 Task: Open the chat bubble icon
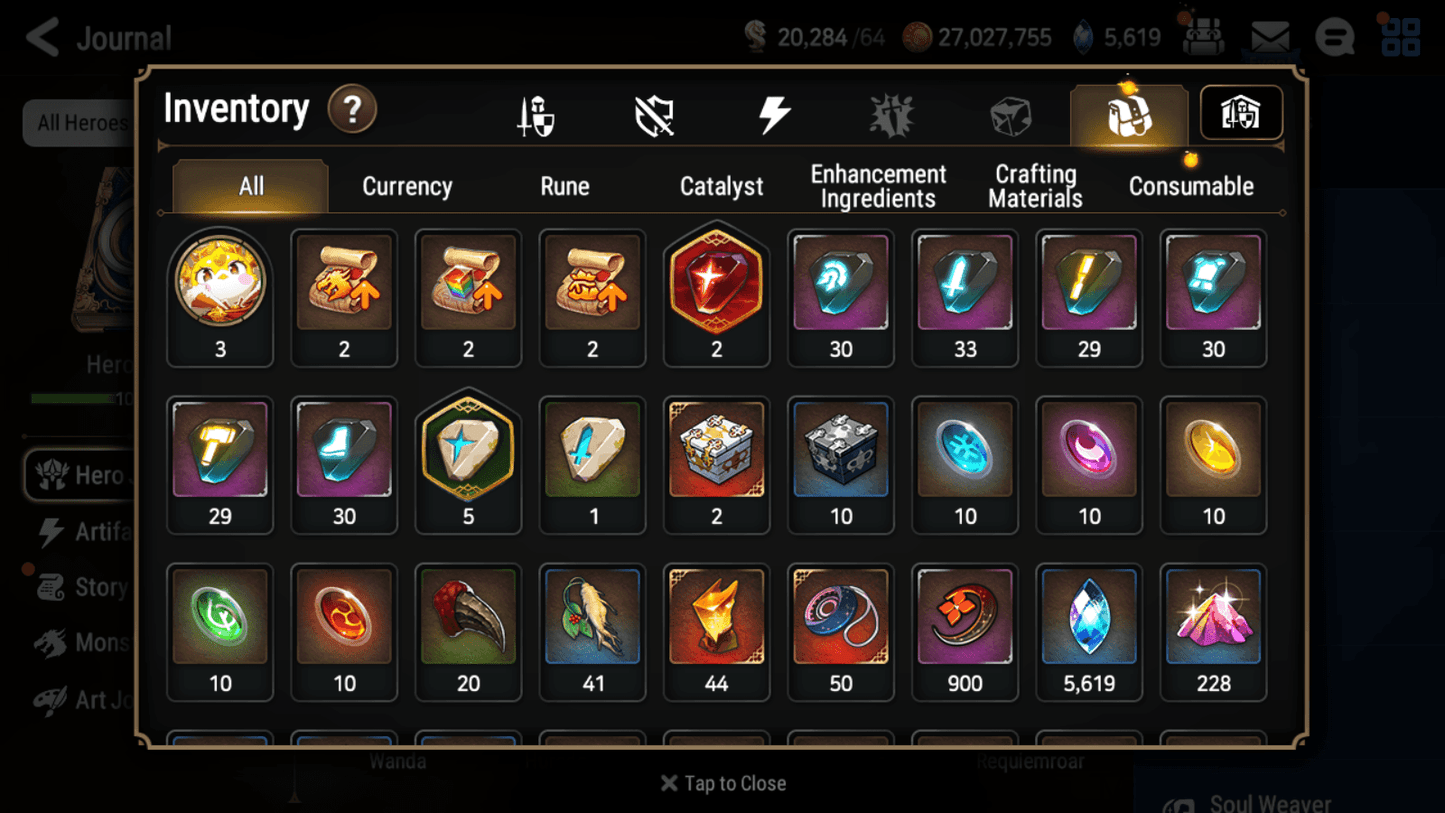(x=1334, y=38)
